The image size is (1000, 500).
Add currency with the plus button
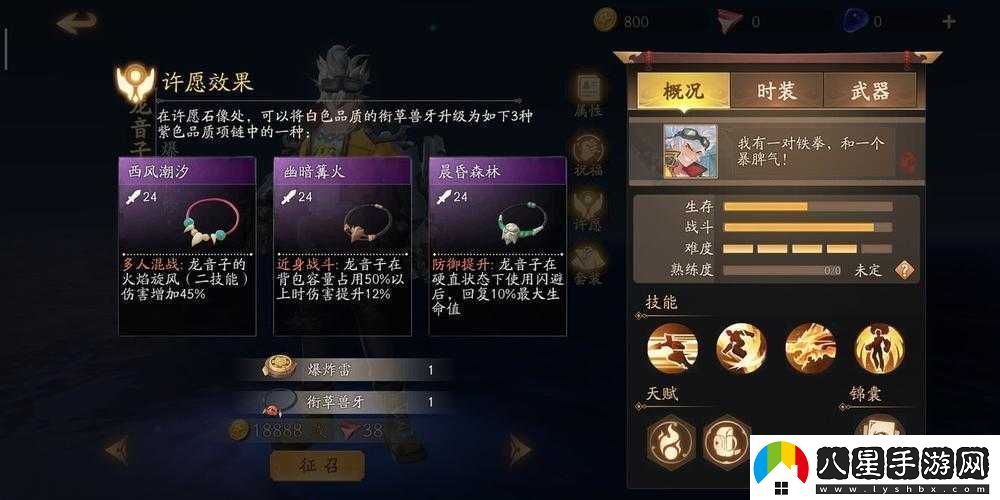[948, 21]
